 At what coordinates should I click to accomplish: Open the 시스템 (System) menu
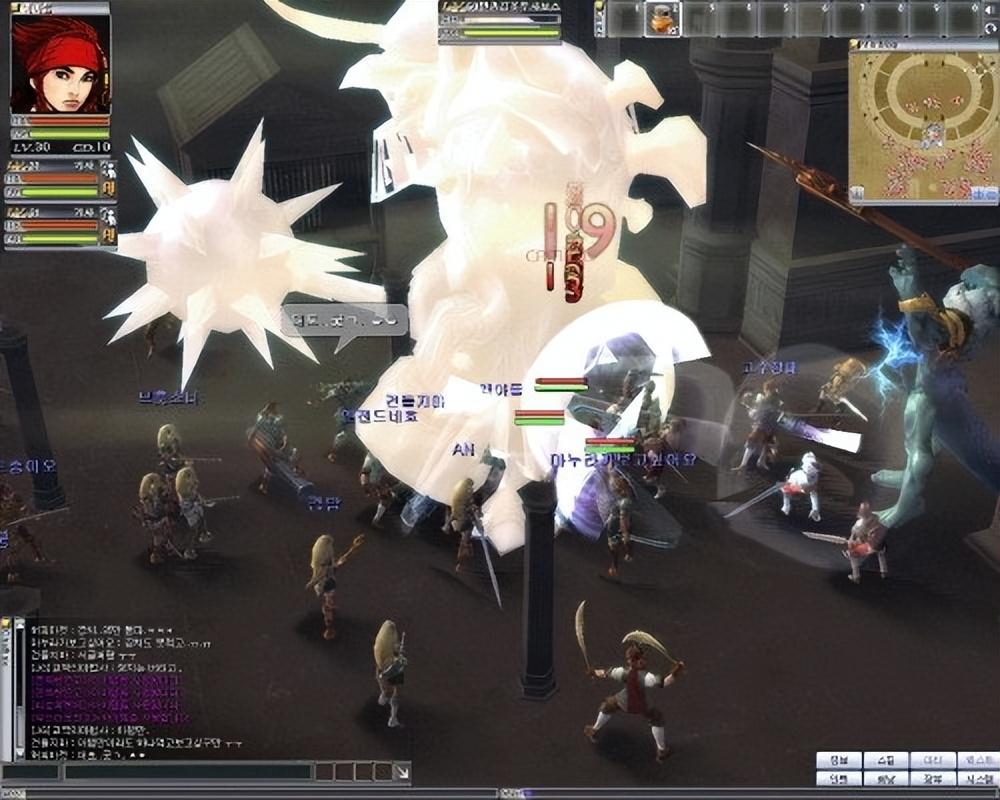(979, 778)
